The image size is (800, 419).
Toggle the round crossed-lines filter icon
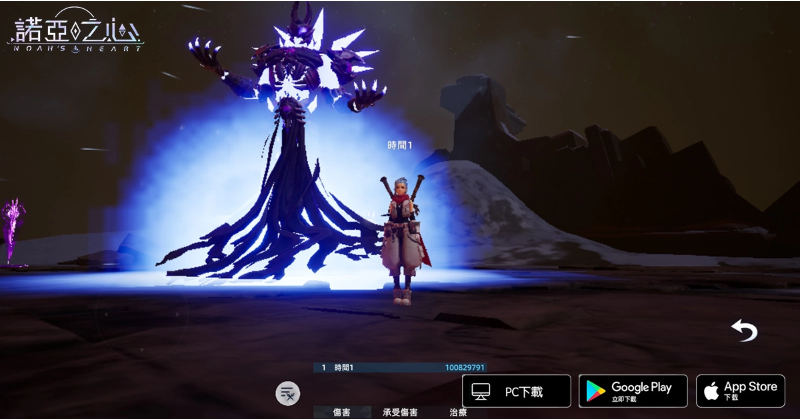point(288,392)
